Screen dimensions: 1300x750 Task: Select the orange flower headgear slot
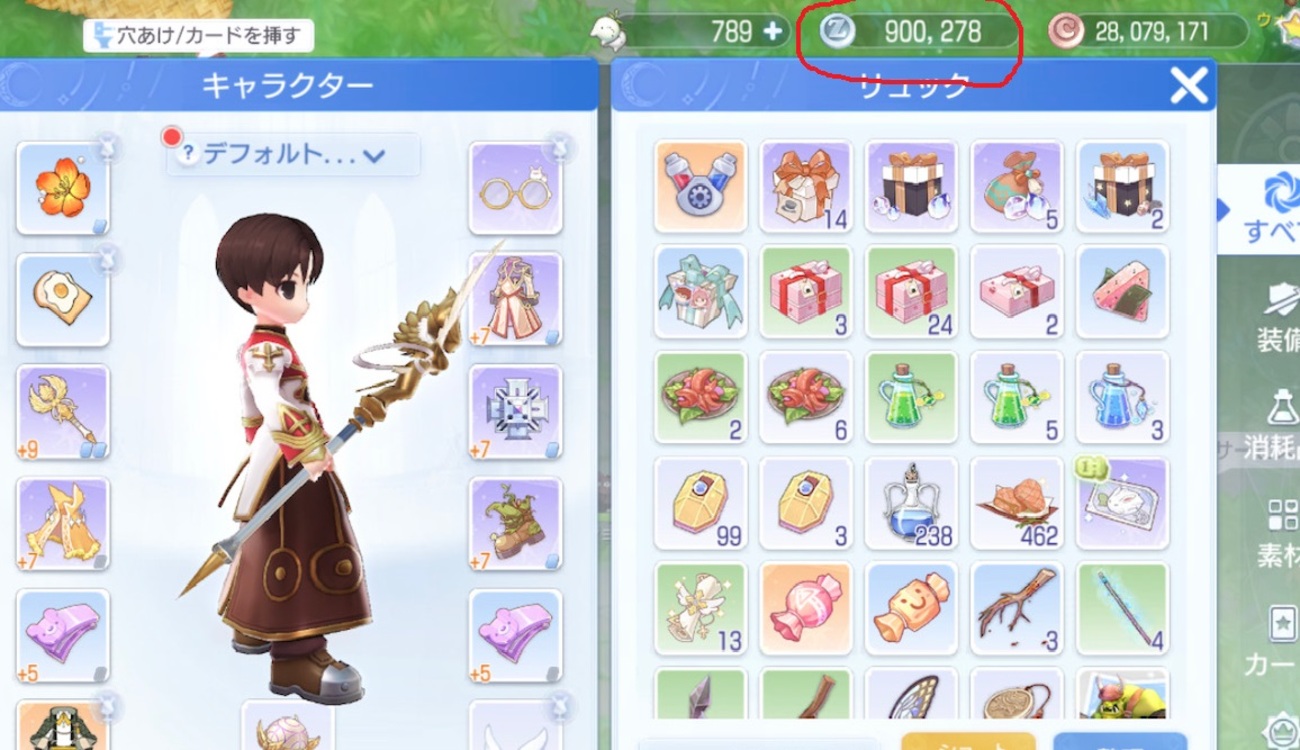pyautogui.click(x=63, y=188)
